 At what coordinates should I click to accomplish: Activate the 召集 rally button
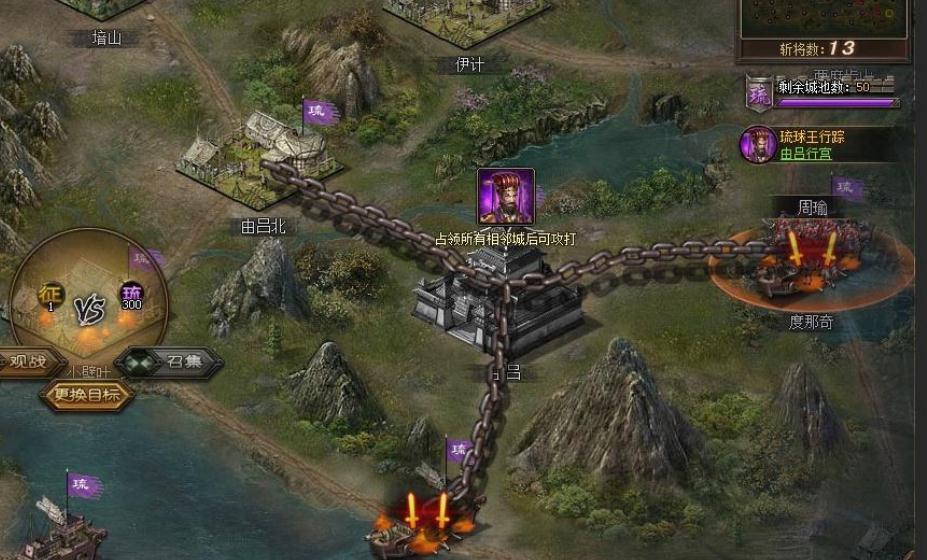point(172,363)
